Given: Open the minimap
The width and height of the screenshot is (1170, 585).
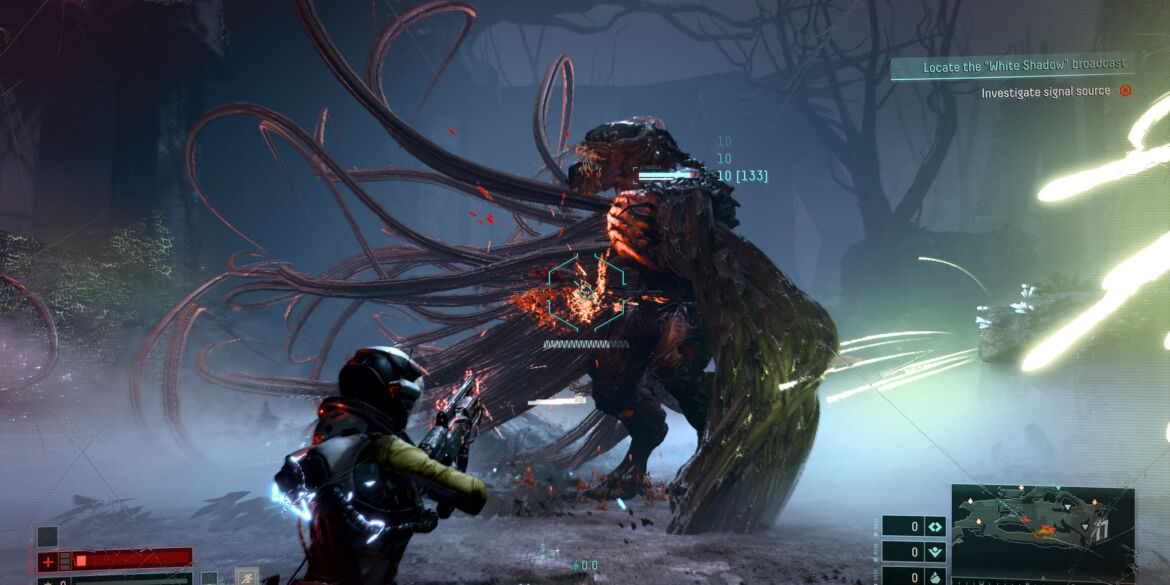Looking at the screenshot, I should (1042, 531).
